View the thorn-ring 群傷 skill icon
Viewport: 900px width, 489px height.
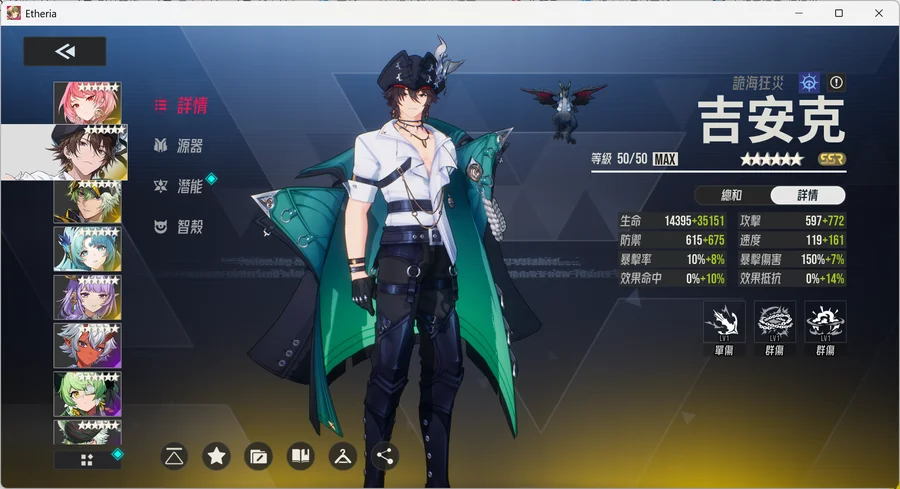775,322
